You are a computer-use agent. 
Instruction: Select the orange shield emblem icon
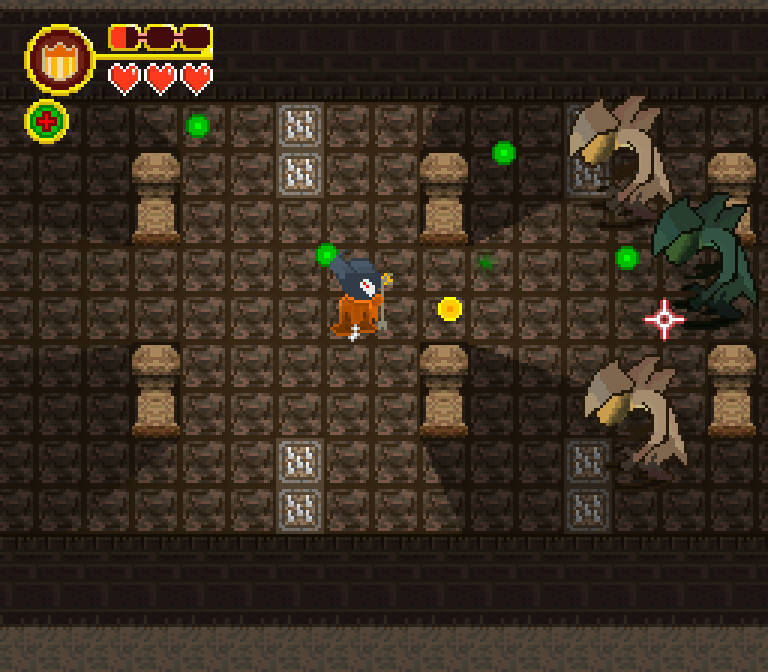coord(60,60)
